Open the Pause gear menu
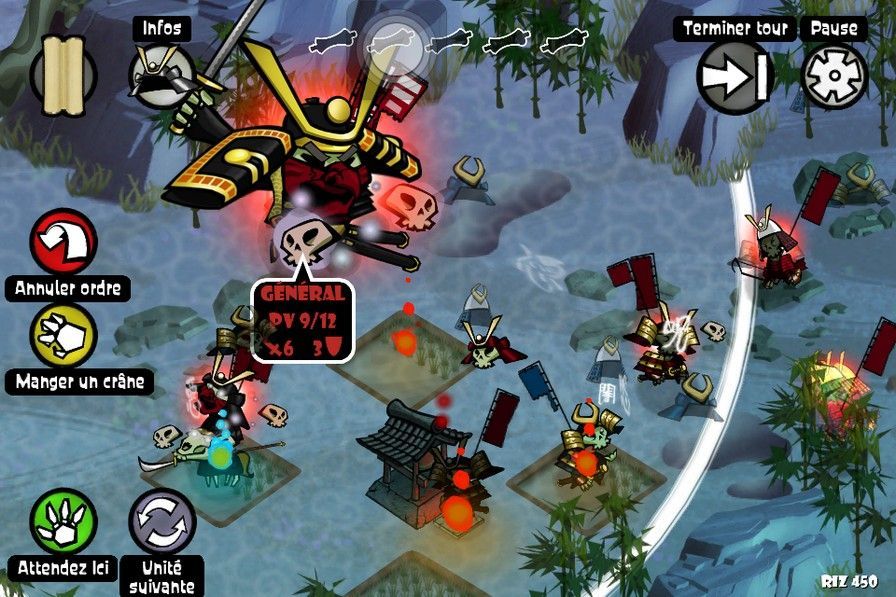896x597 pixels. [x=834, y=76]
